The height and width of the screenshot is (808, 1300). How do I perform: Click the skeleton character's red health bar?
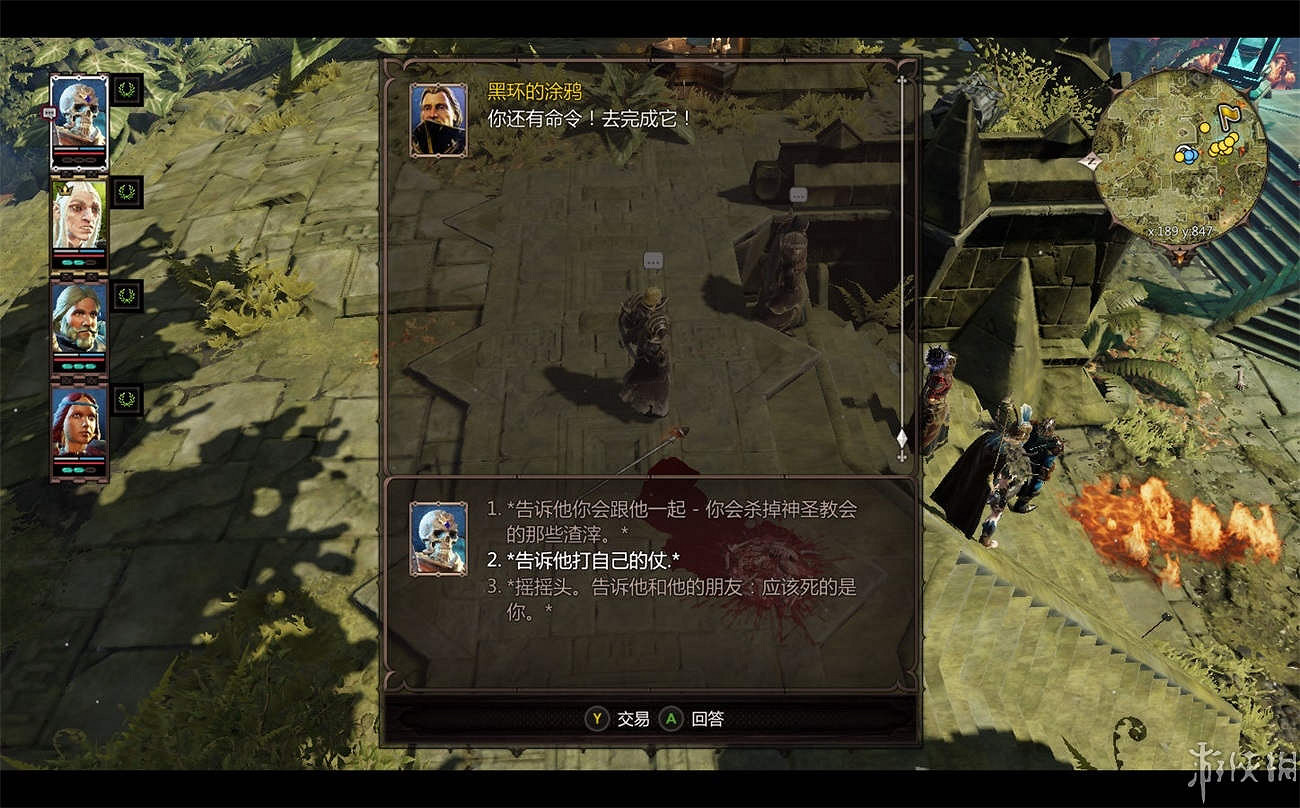(x=77, y=153)
